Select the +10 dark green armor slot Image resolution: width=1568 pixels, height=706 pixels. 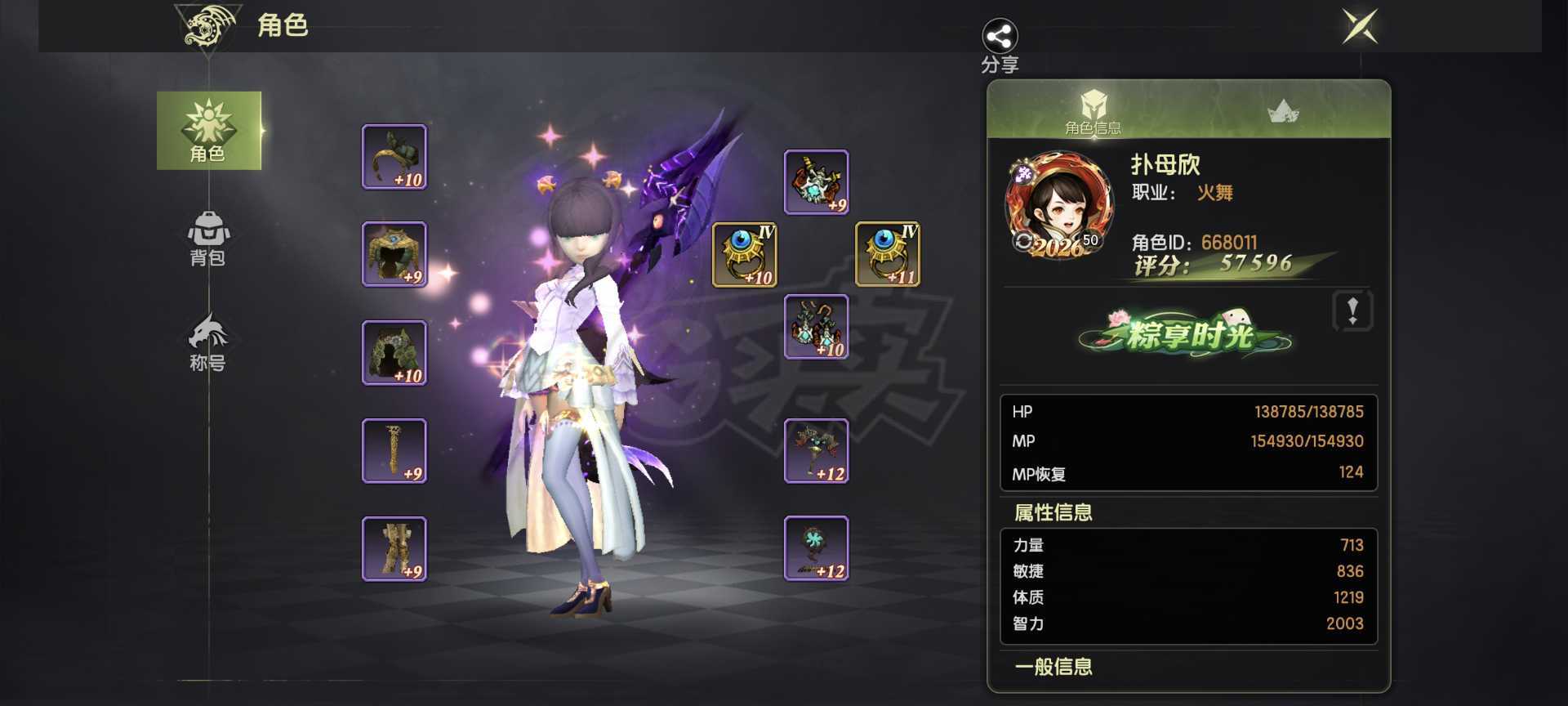394,352
